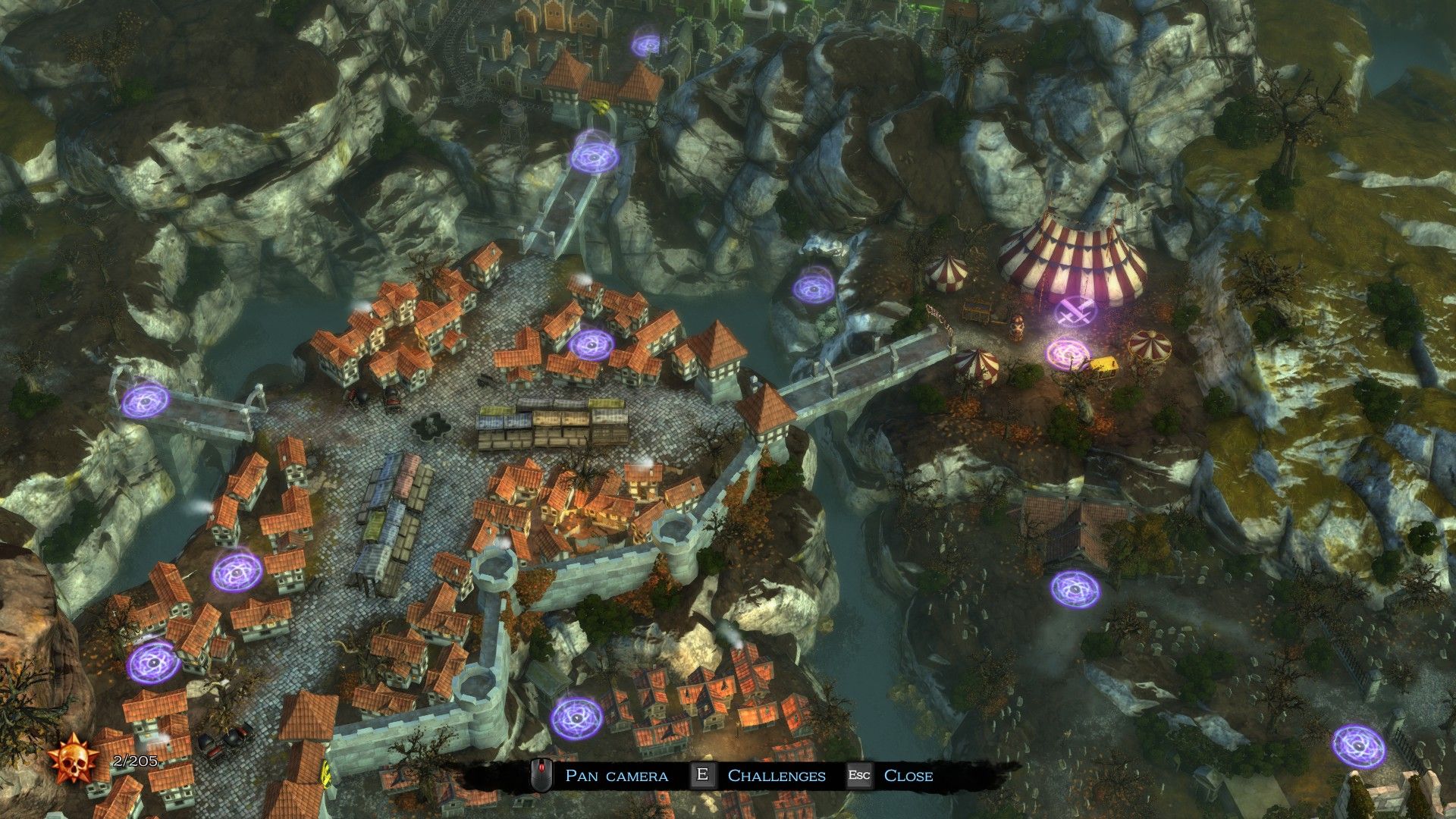Open the Challenges panel
The height and width of the screenshot is (819, 1456).
coord(776,776)
